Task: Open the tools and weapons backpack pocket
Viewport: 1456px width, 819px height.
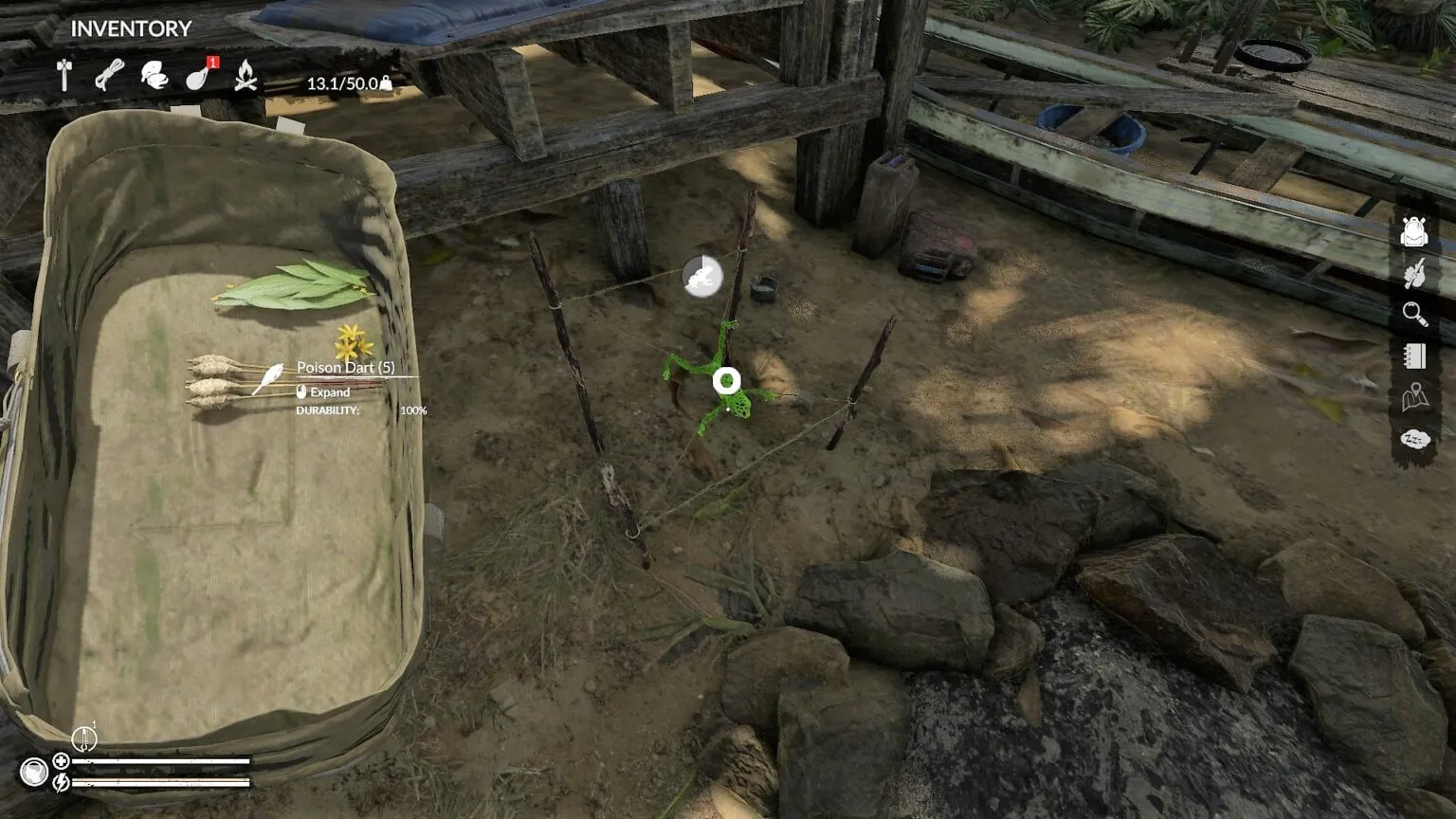Action: point(64,76)
